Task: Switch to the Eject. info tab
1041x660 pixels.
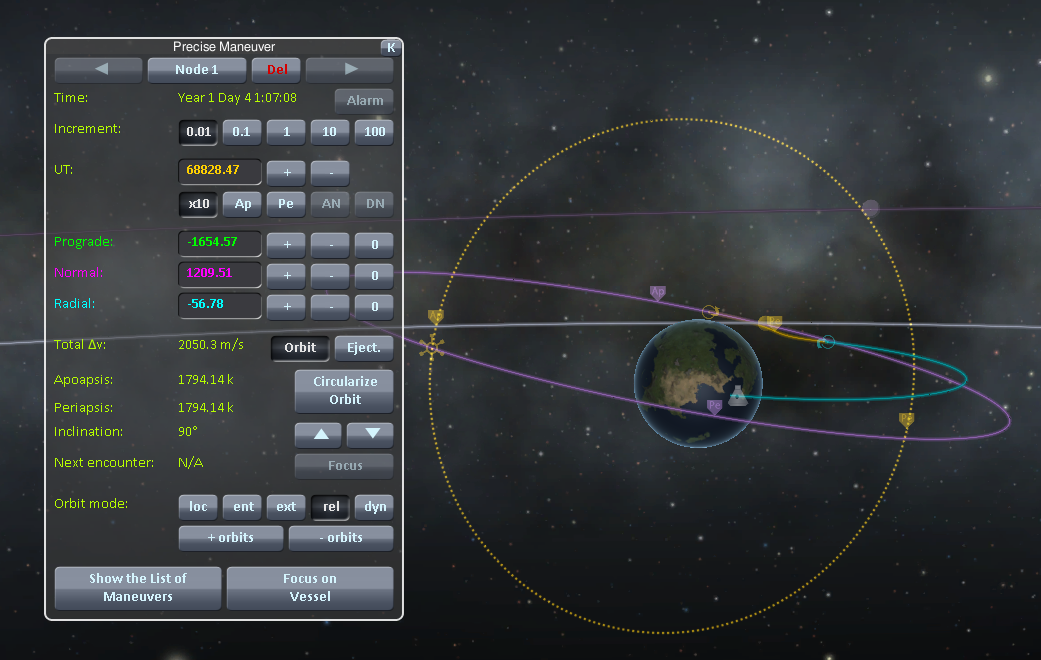Action: click(x=363, y=348)
